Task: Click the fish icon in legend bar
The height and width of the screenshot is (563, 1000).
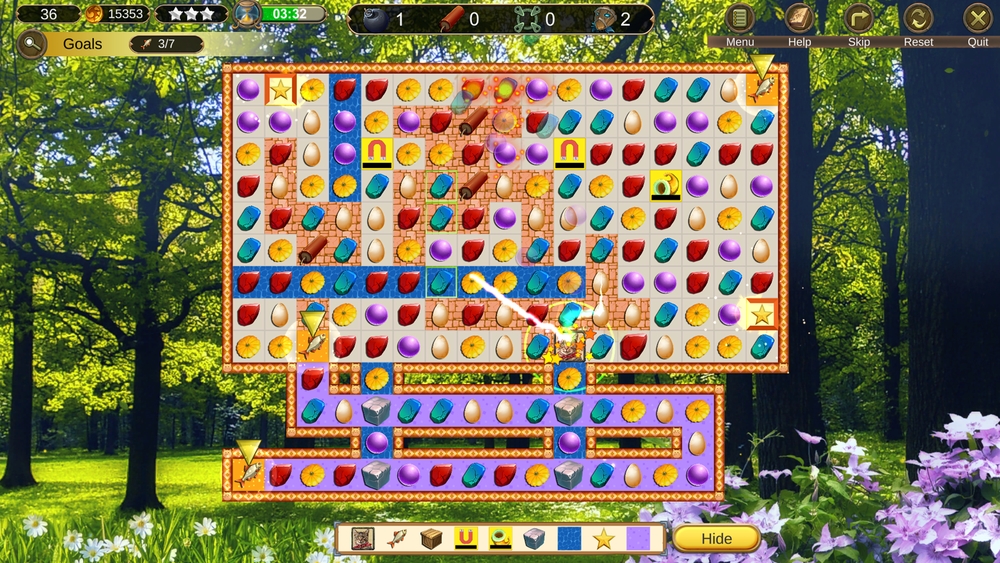Action: (397, 539)
